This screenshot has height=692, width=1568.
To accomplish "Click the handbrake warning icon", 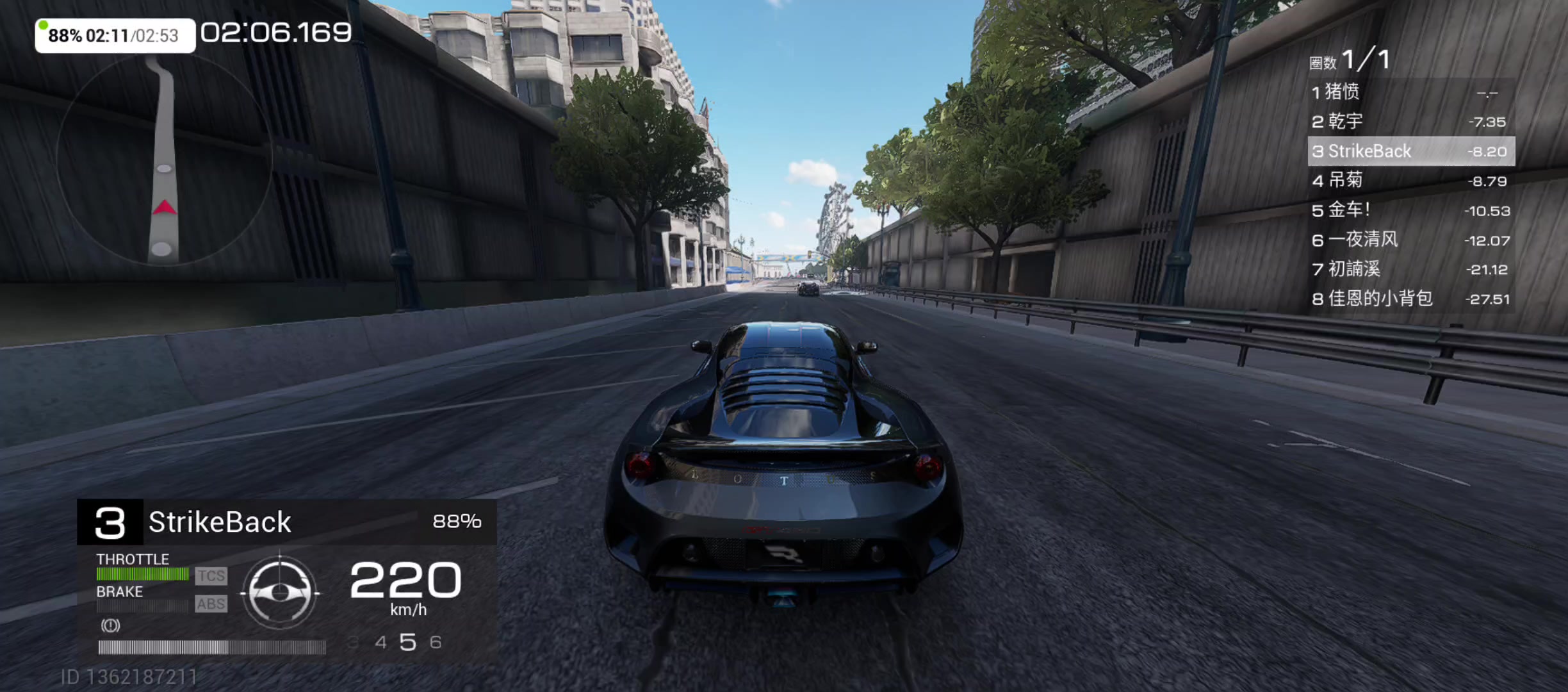I will click(x=110, y=625).
